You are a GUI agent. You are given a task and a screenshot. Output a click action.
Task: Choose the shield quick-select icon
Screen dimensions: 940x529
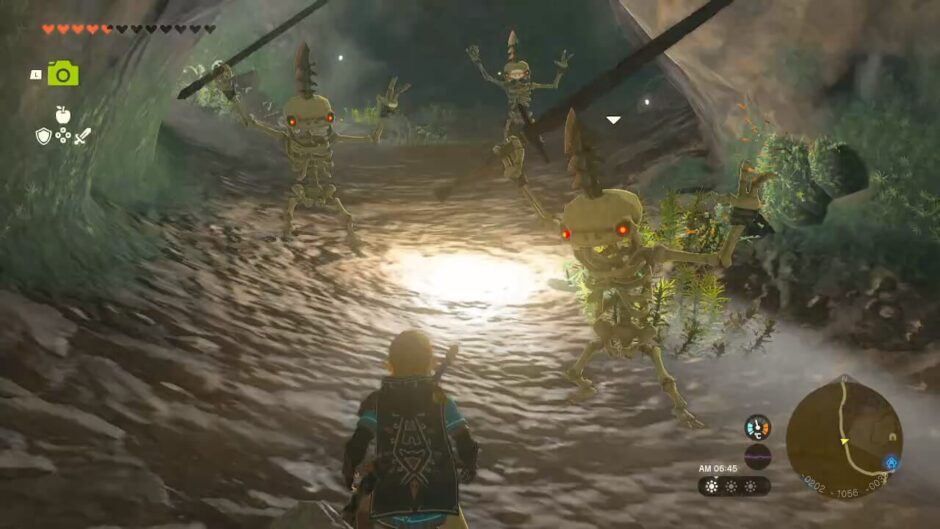tap(43, 136)
